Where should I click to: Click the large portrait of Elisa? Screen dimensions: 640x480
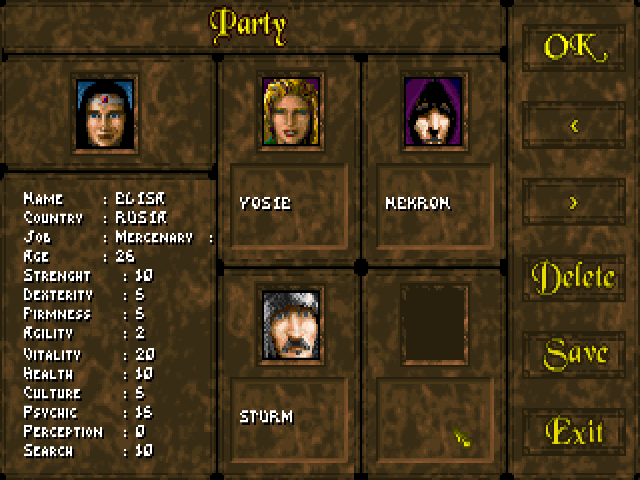106,112
